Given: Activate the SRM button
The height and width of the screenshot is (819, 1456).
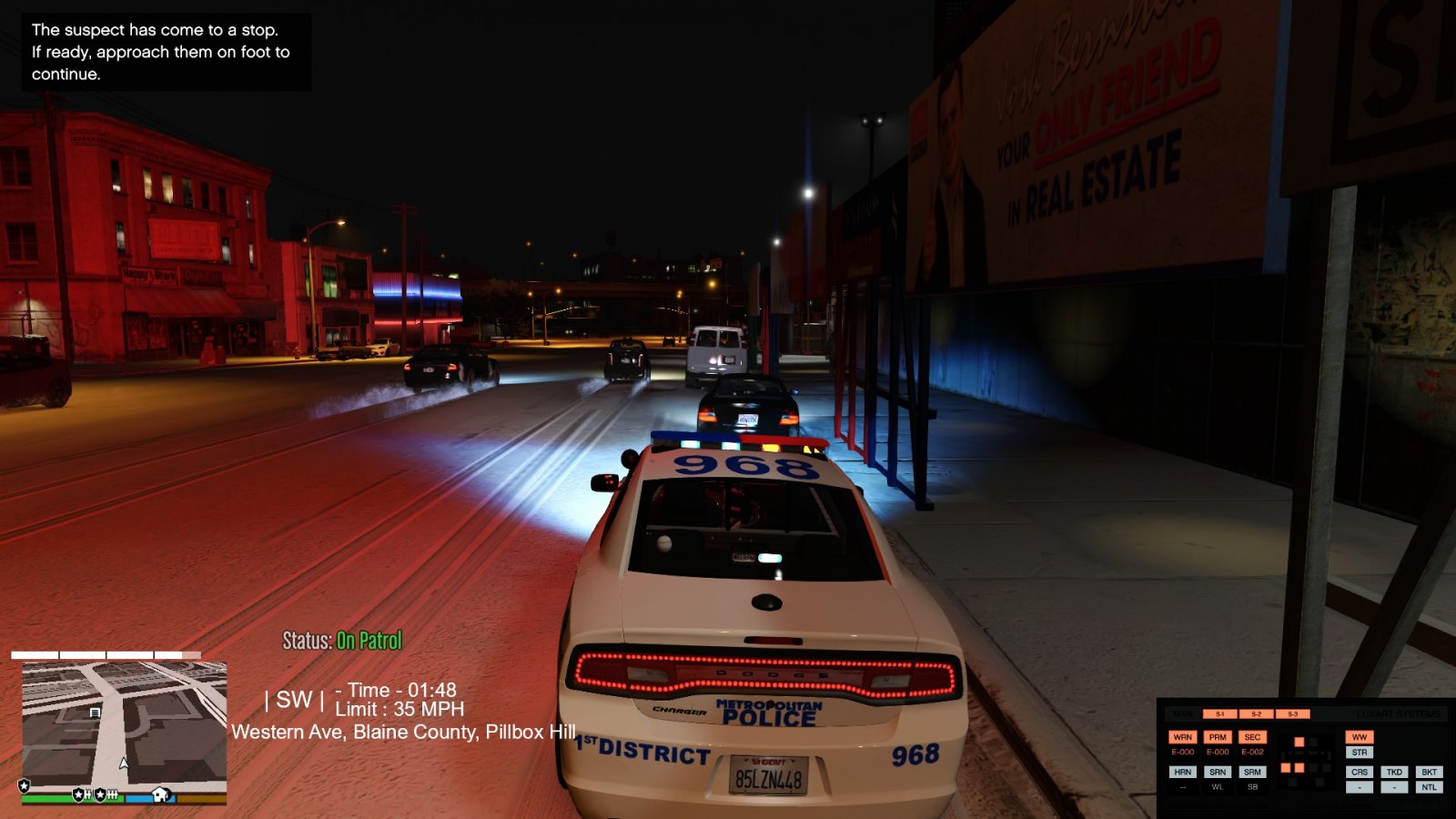Looking at the screenshot, I should tap(1252, 772).
